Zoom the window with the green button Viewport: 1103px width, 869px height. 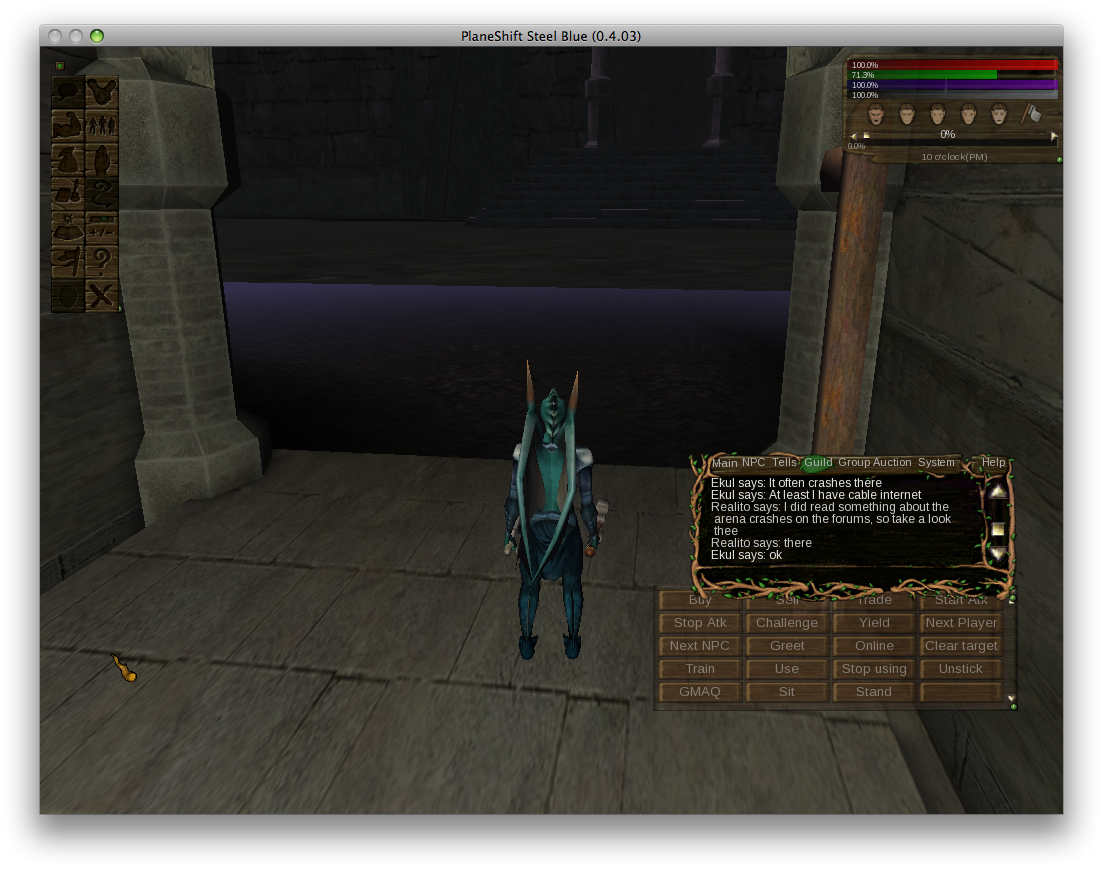[x=97, y=36]
